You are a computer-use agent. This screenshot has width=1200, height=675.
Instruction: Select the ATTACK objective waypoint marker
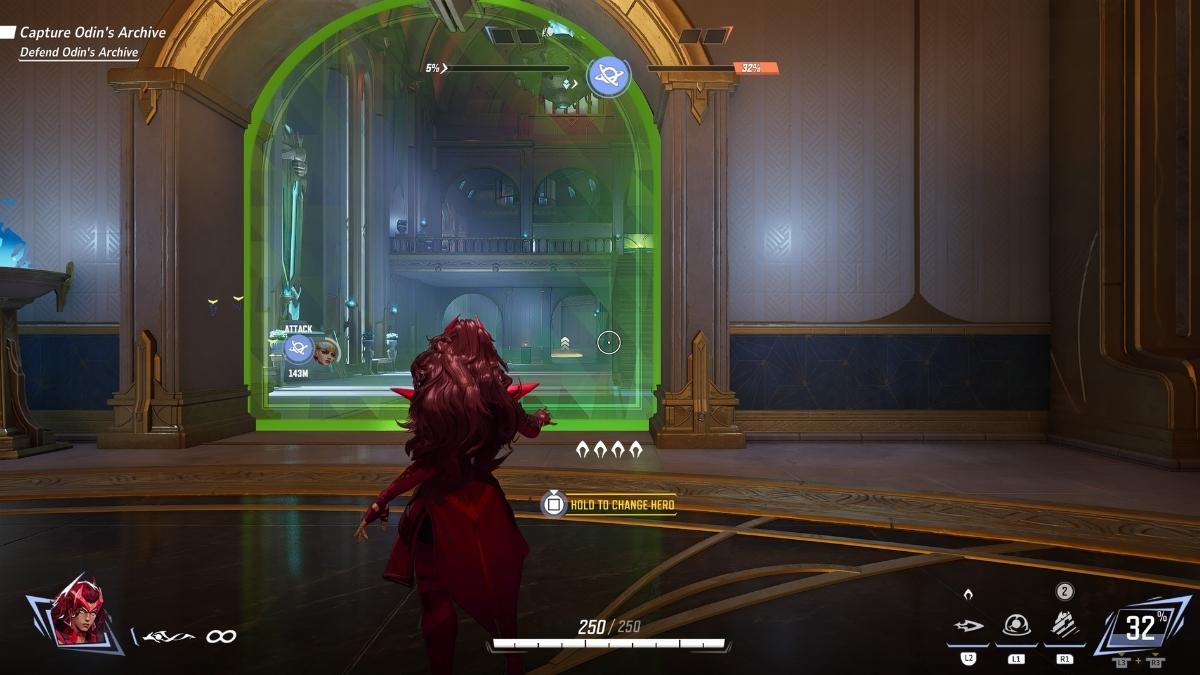298,348
